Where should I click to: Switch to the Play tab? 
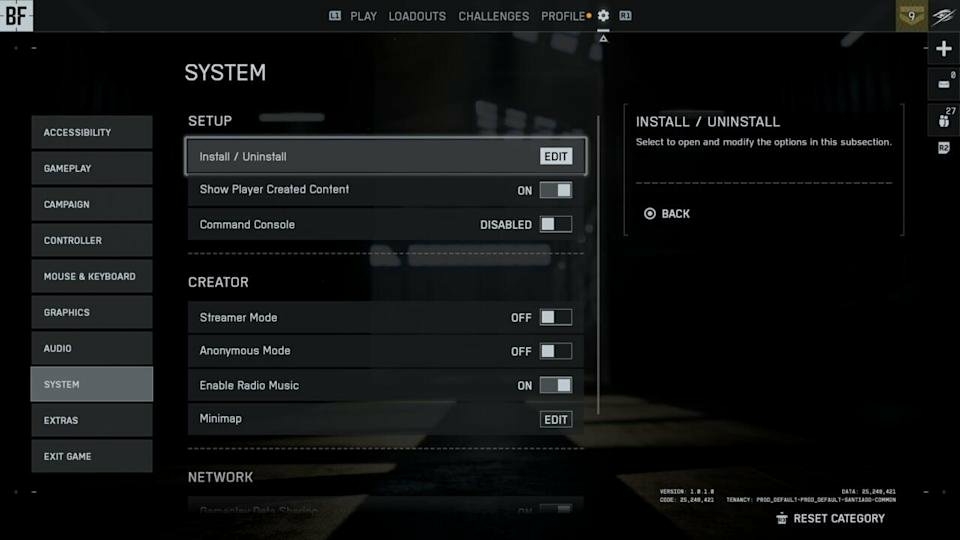(x=363, y=16)
